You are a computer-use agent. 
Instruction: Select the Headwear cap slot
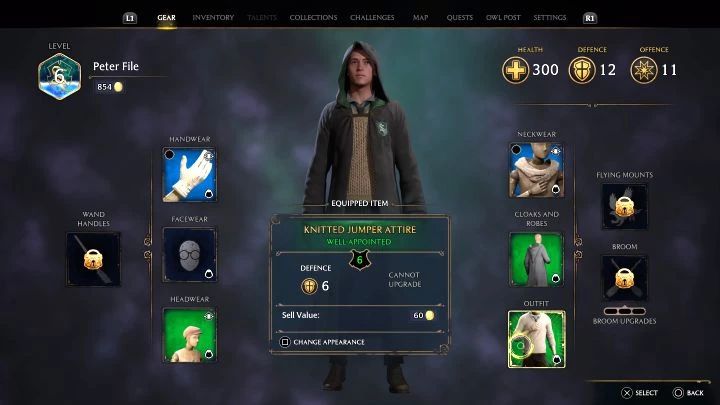tap(190, 335)
